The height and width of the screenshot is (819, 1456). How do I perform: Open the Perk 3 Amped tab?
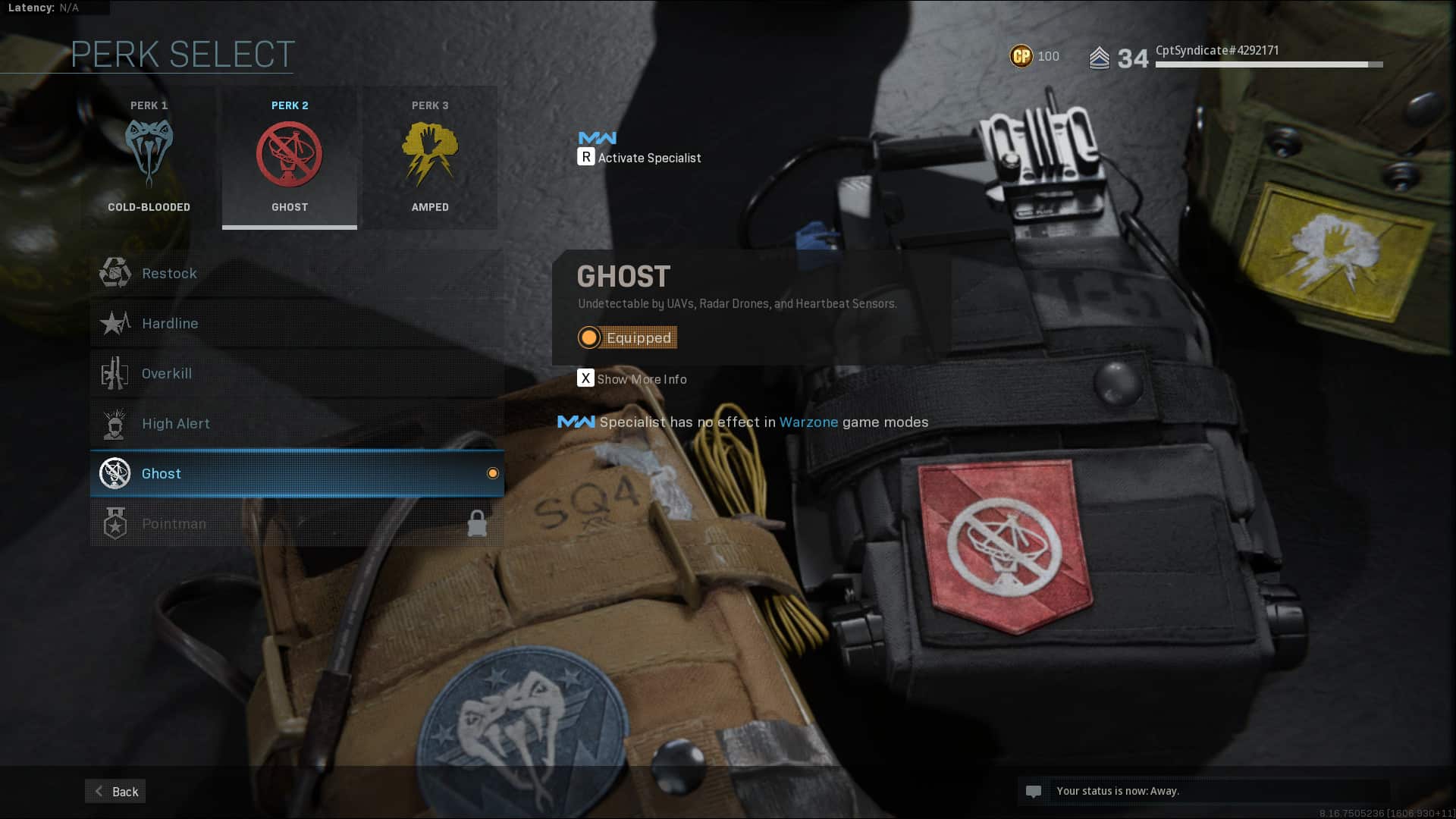coord(430,158)
